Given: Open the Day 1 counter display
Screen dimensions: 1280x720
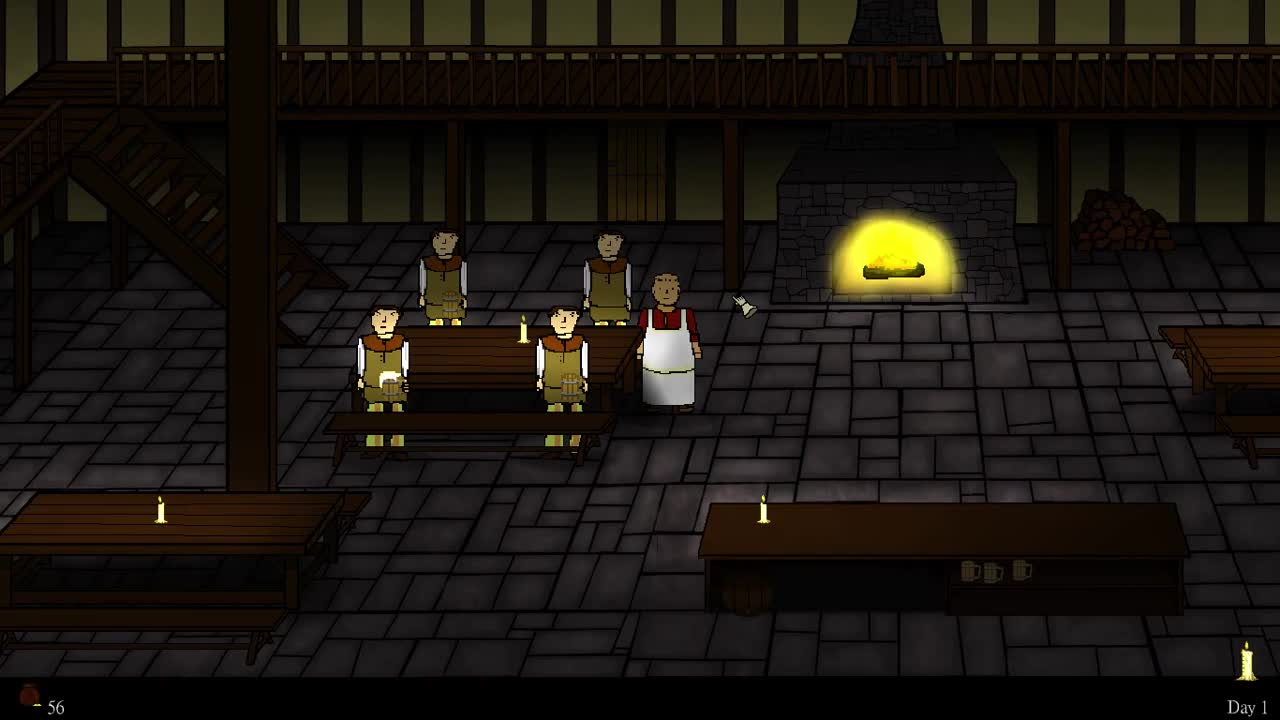Looking at the screenshot, I should click(x=1245, y=705).
